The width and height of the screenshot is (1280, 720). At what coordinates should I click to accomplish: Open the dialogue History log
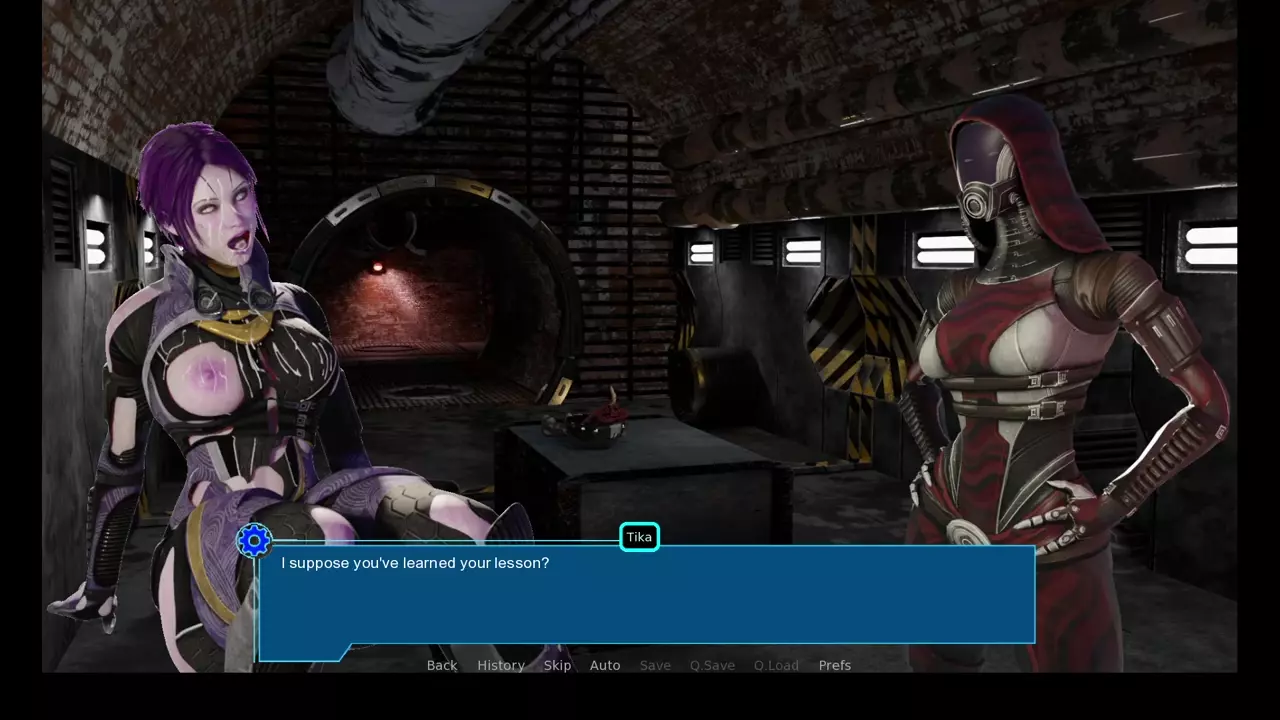[501, 665]
